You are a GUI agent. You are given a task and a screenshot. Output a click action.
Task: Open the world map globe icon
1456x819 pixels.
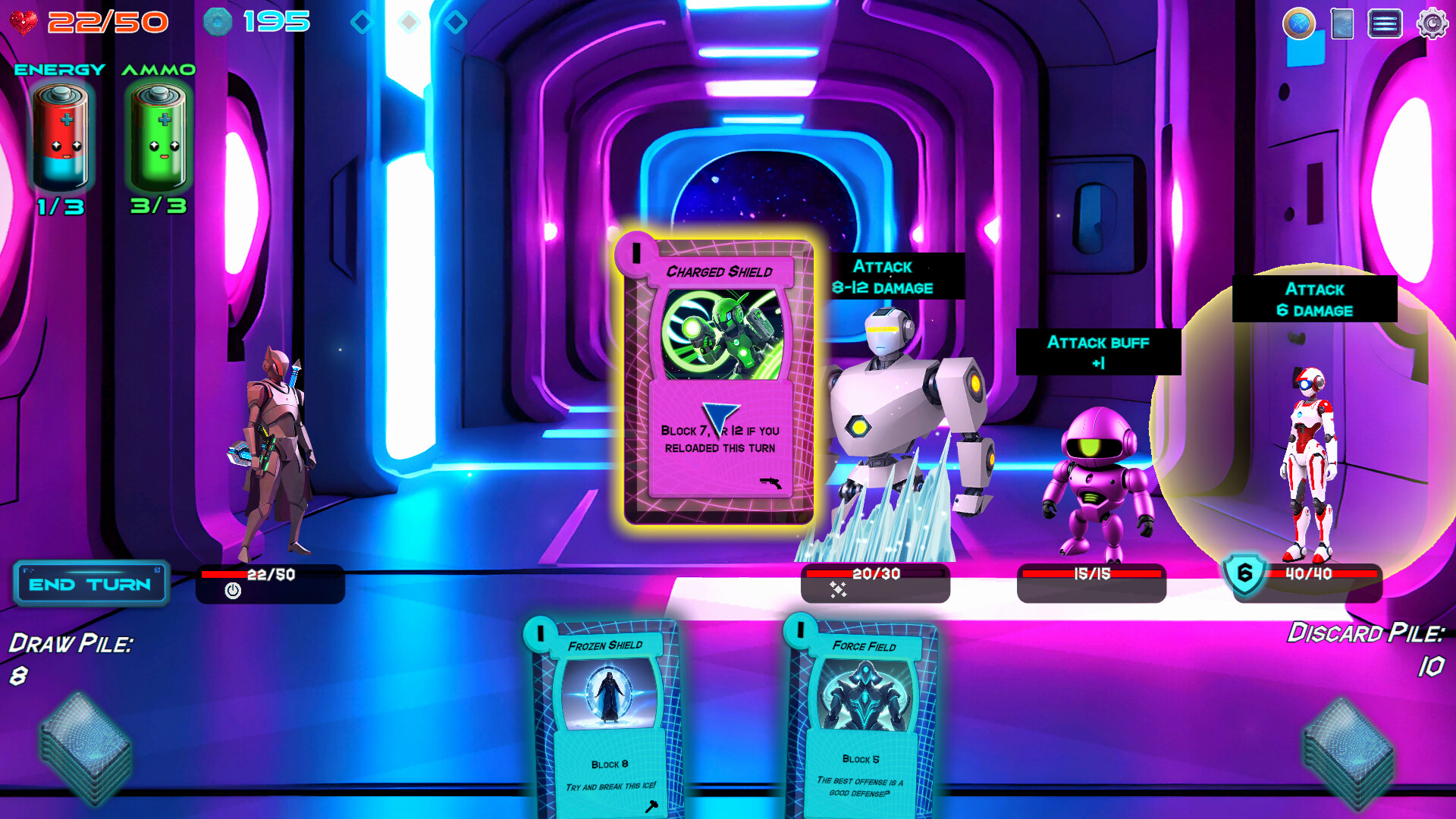click(x=1298, y=24)
